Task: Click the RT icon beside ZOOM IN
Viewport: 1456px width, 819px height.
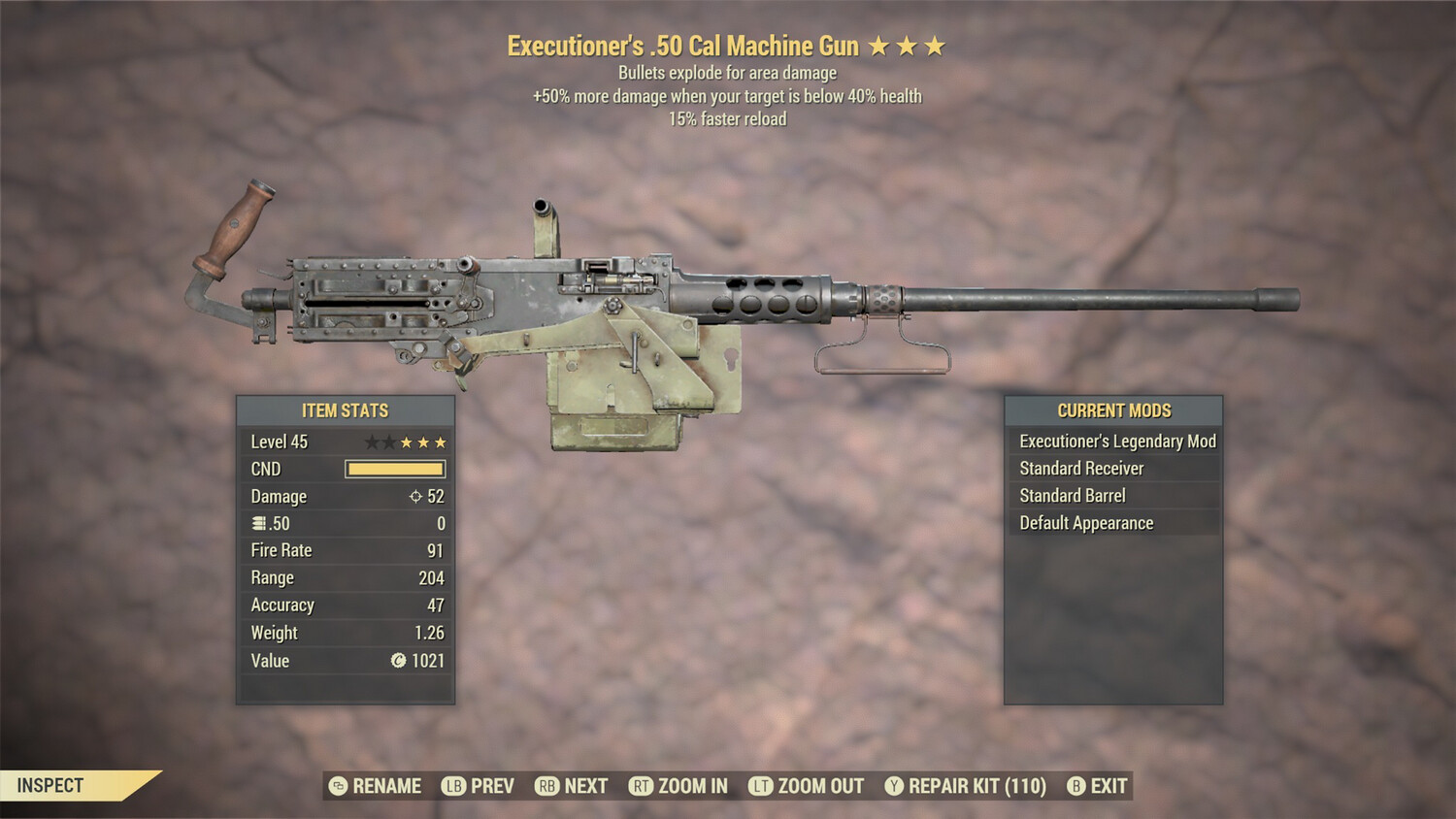Action: (x=641, y=786)
